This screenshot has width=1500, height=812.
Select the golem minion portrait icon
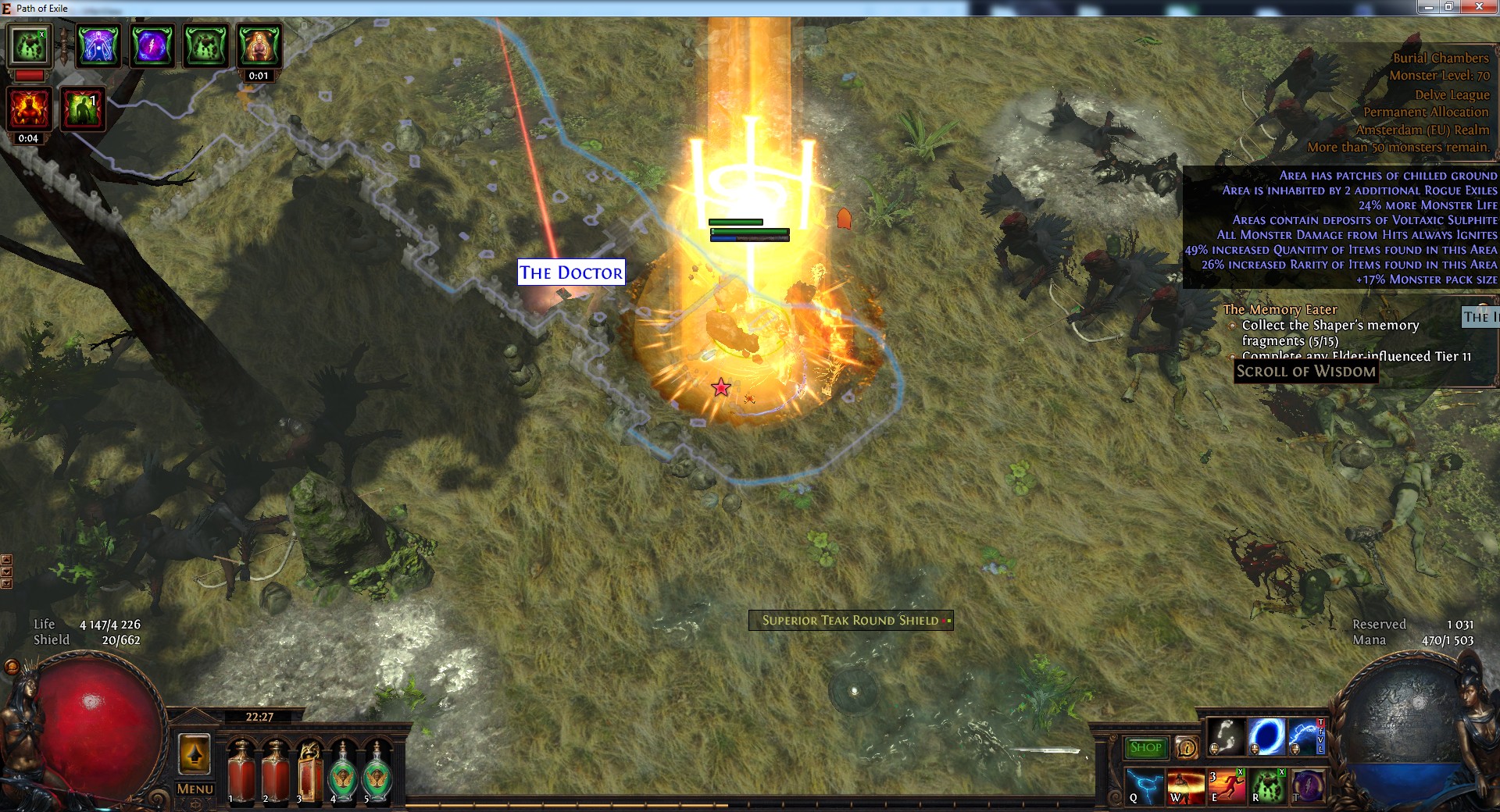(x=30, y=46)
